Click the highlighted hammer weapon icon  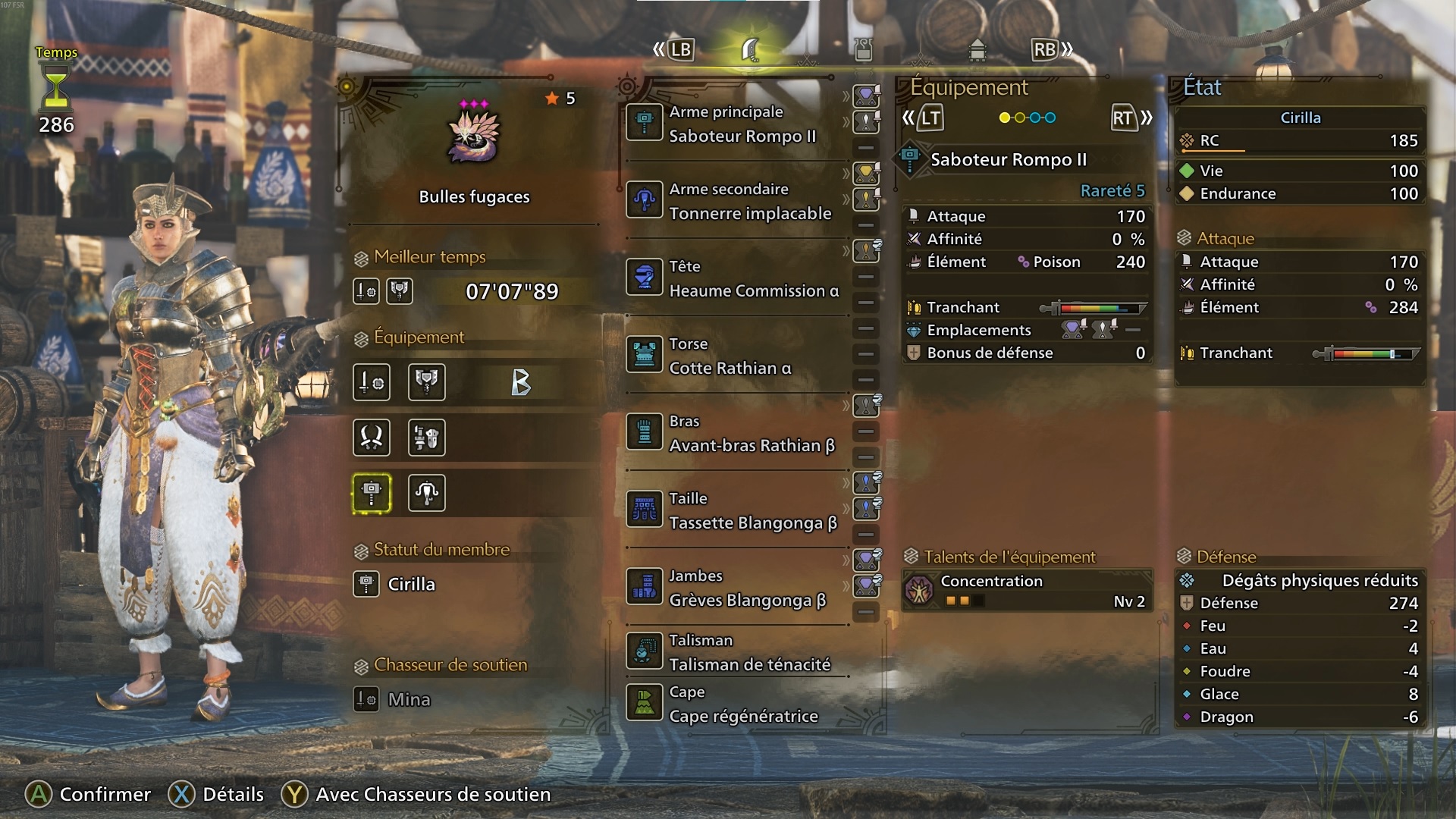click(372, 493)
